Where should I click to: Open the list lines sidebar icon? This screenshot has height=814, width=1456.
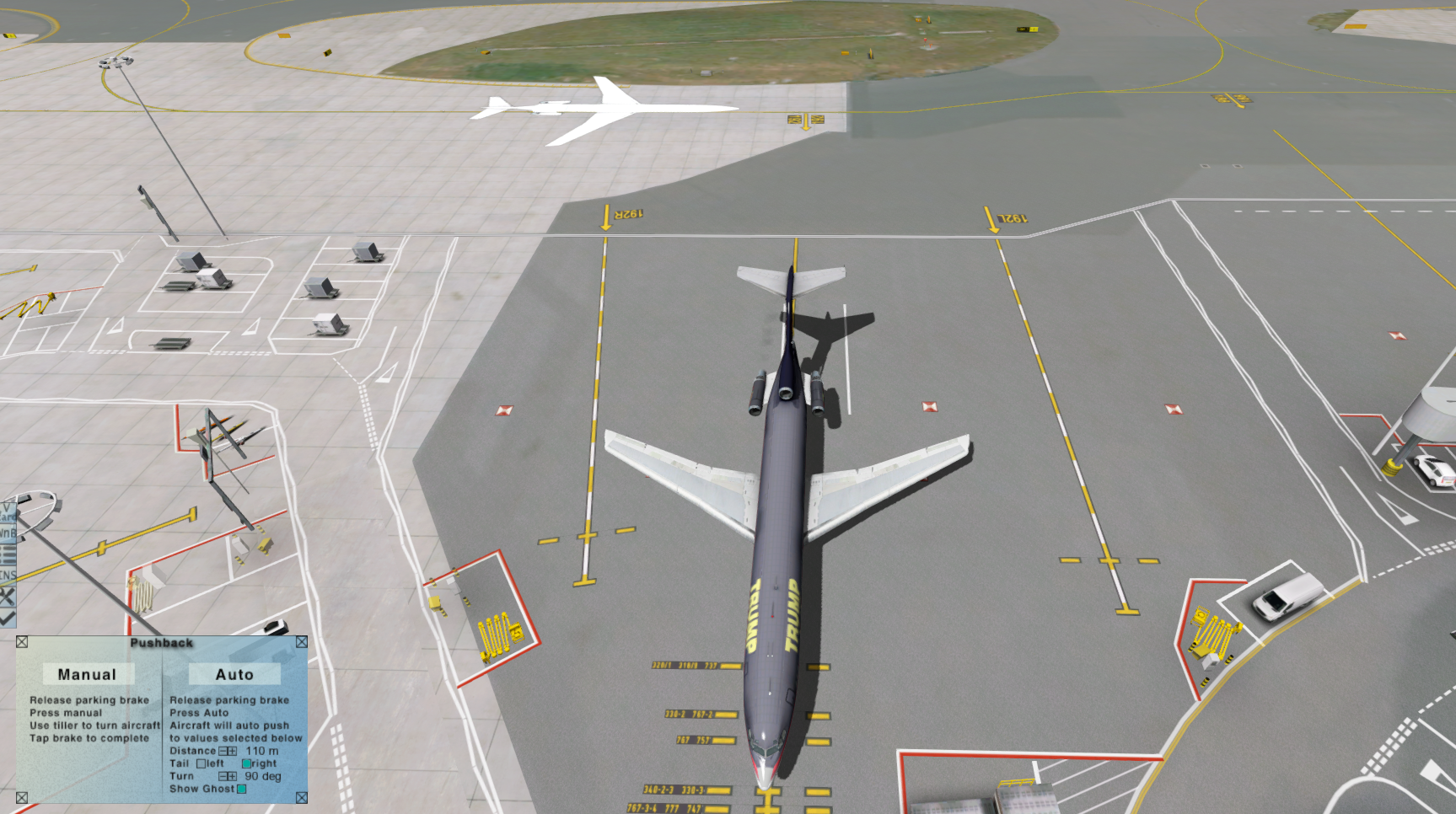coord(7,554)
